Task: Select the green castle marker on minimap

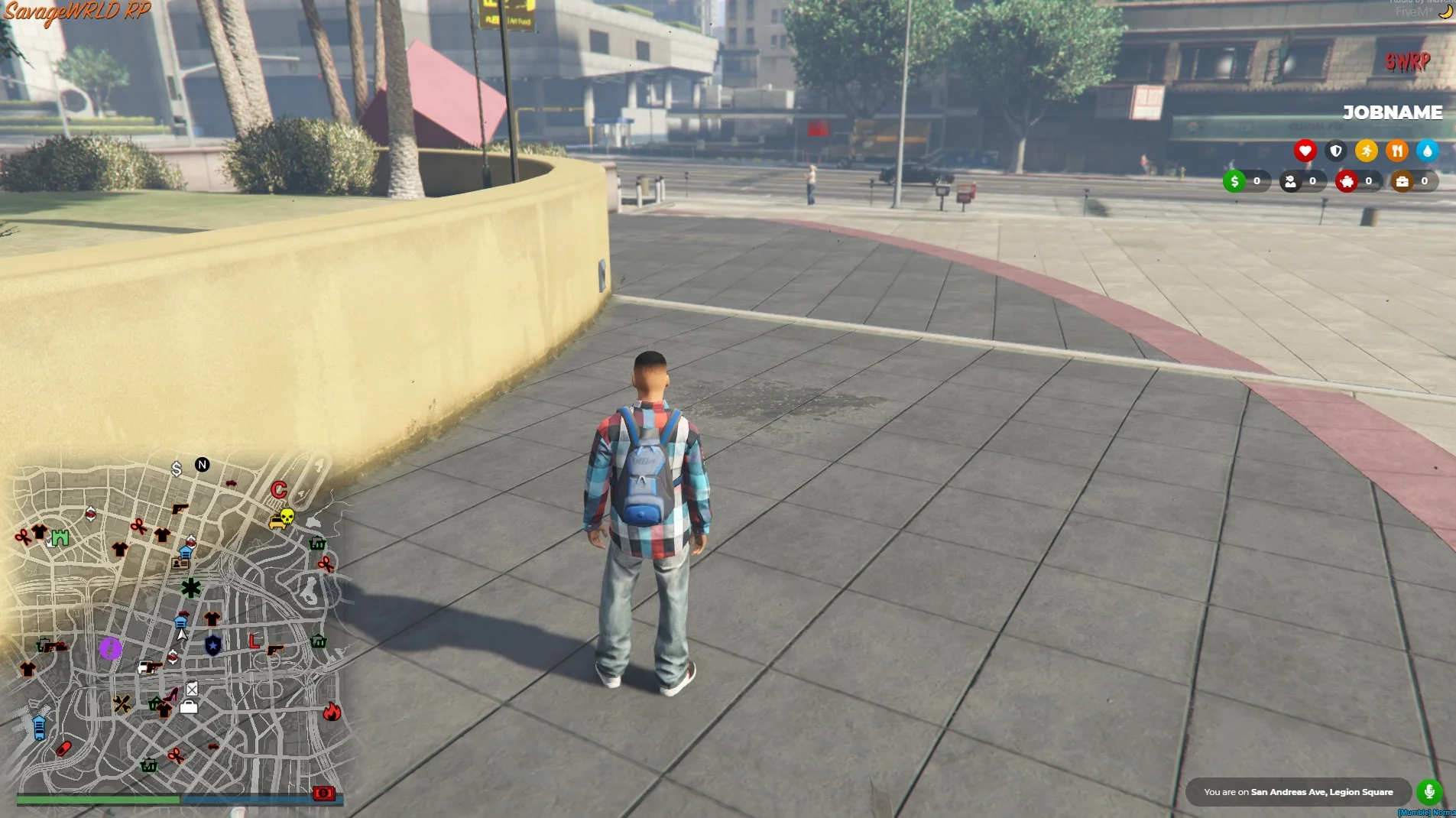Action: 60,538
